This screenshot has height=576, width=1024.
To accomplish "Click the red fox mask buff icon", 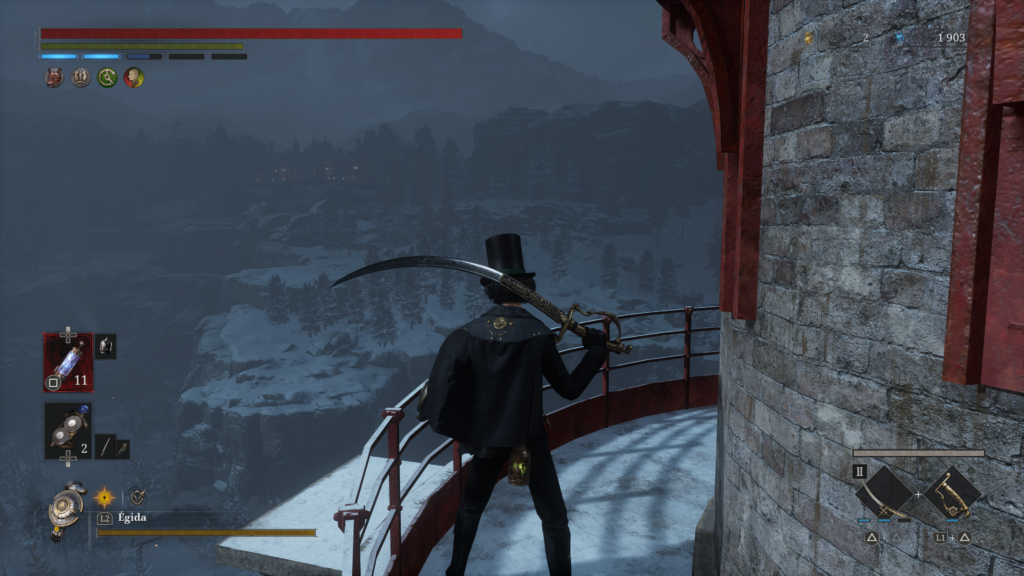I will pyautogui.click(x=54, y=78).
